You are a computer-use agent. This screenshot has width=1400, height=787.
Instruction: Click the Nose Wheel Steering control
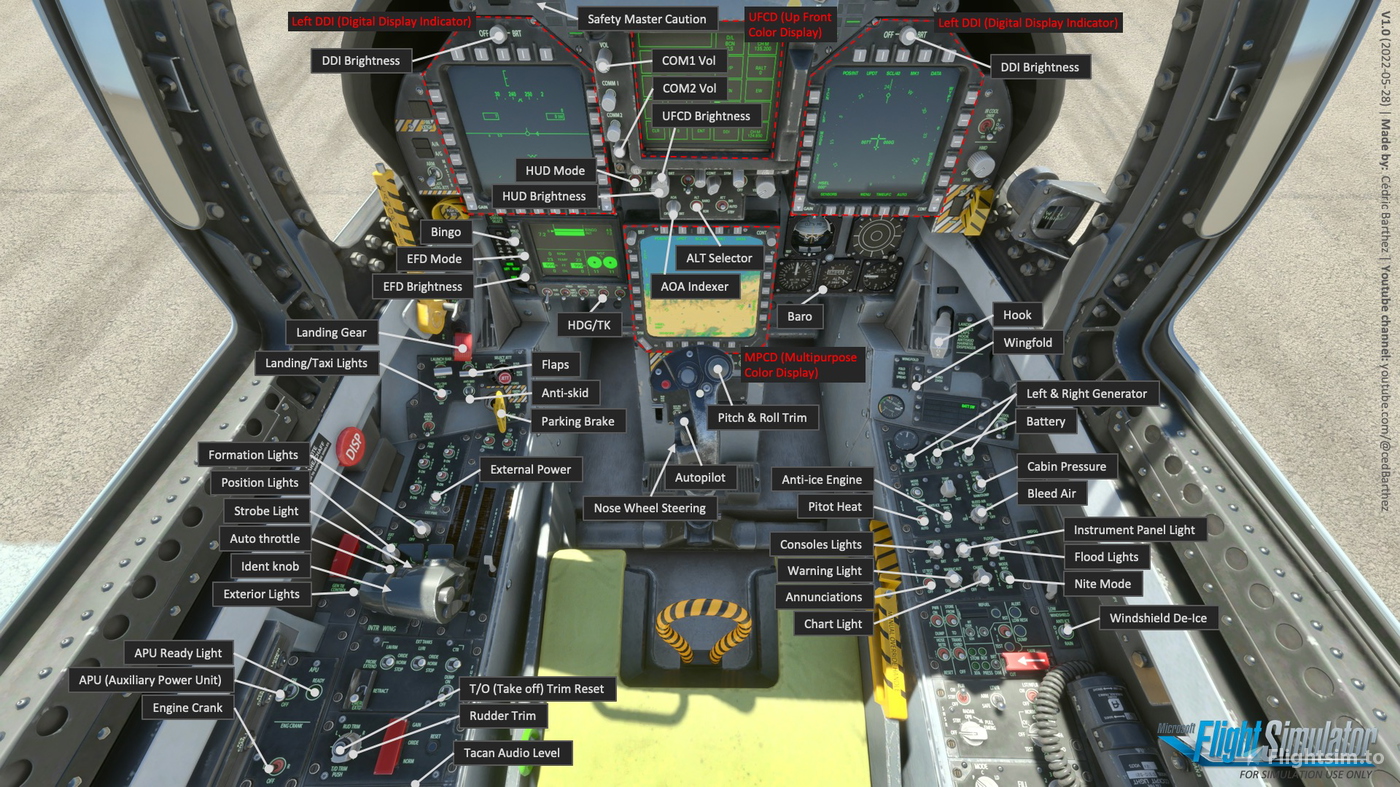tap(675, 446)
